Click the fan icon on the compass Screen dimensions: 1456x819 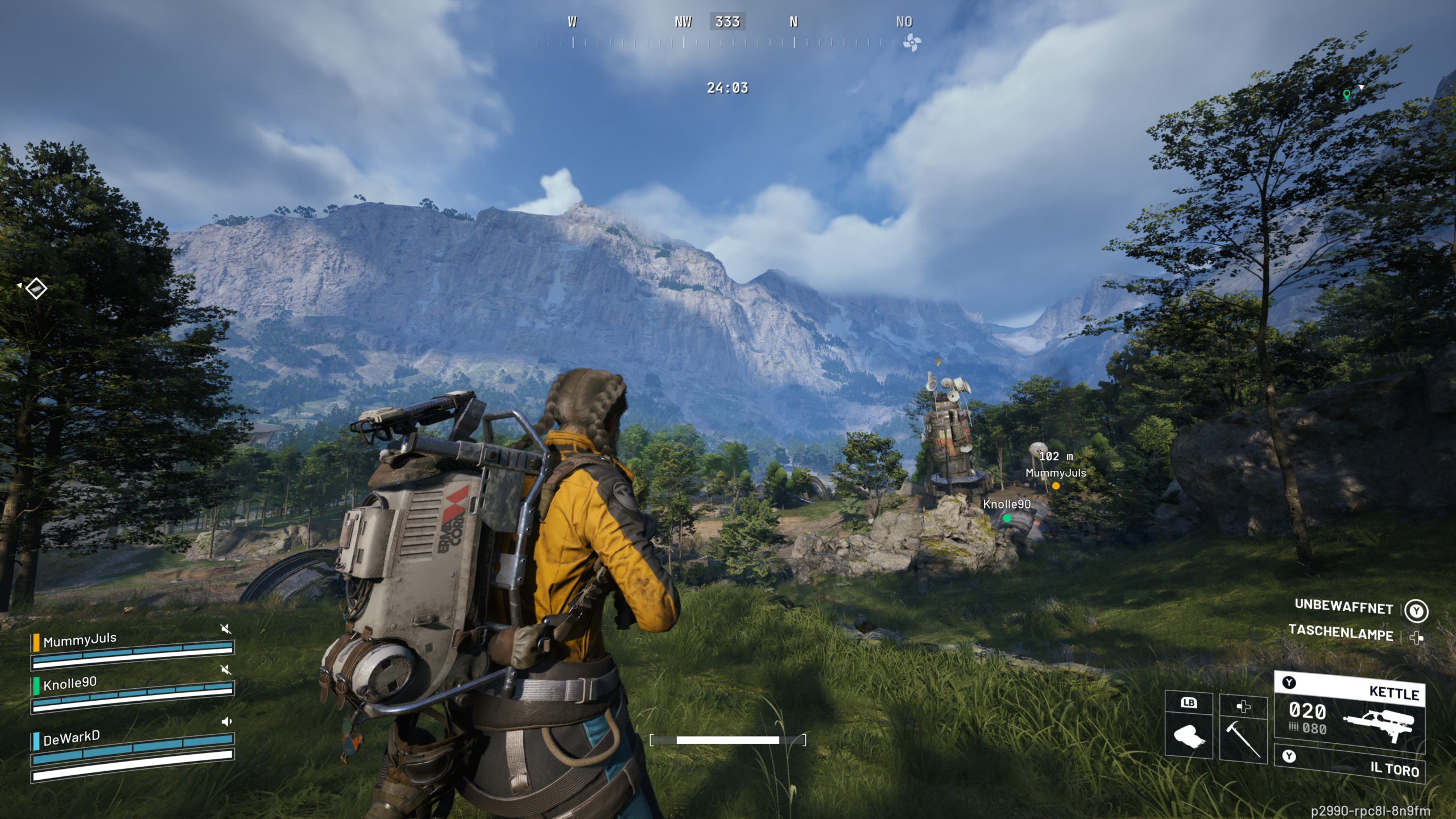pos(912,42)
